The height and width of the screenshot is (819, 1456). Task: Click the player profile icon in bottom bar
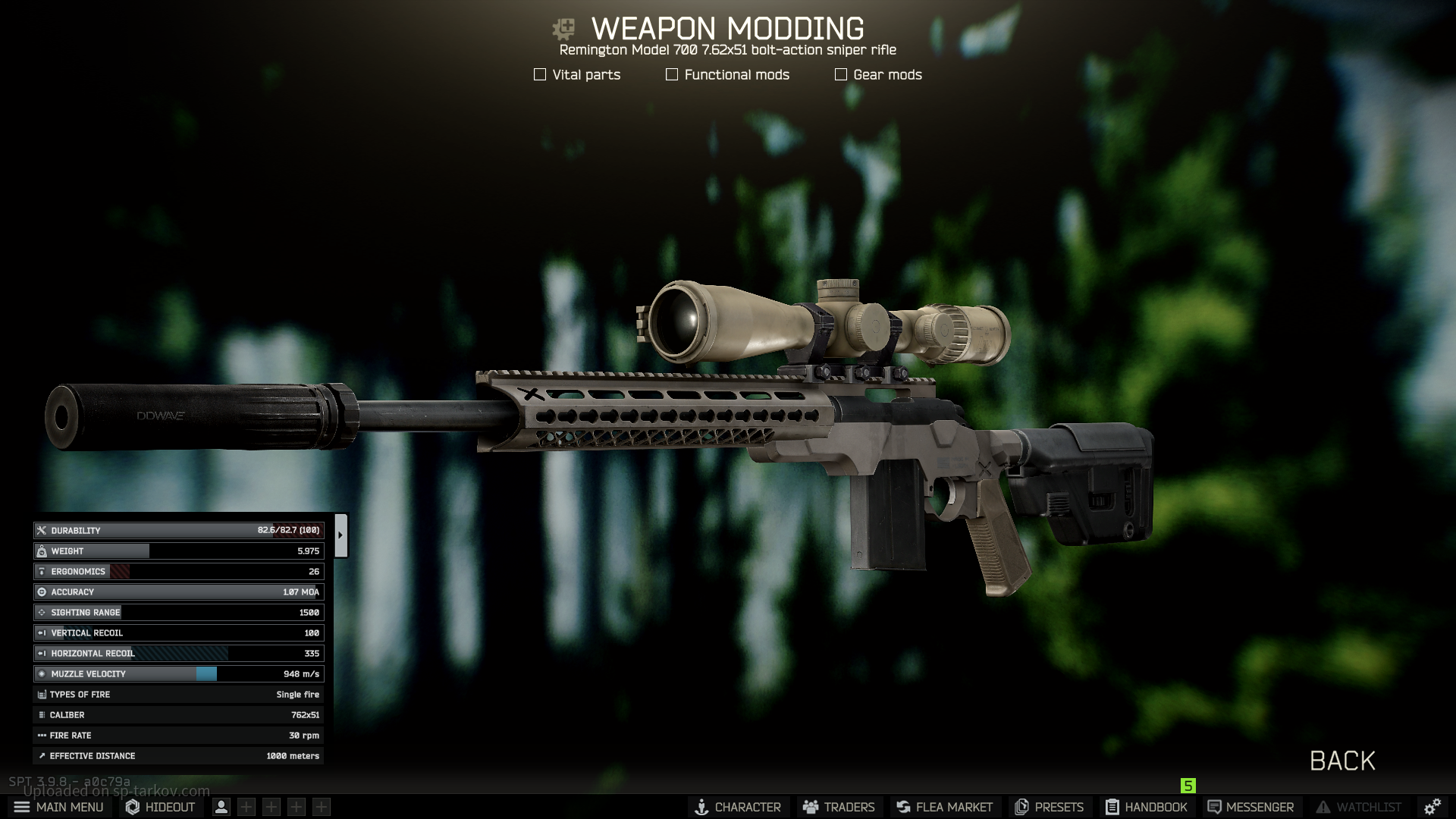click(x=221, y=807)
